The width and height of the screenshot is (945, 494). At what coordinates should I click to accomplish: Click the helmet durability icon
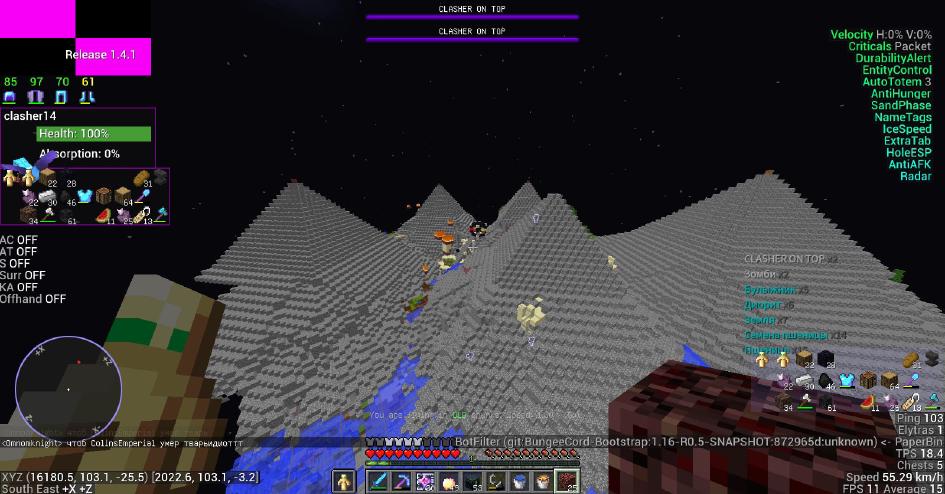(10, 97)
